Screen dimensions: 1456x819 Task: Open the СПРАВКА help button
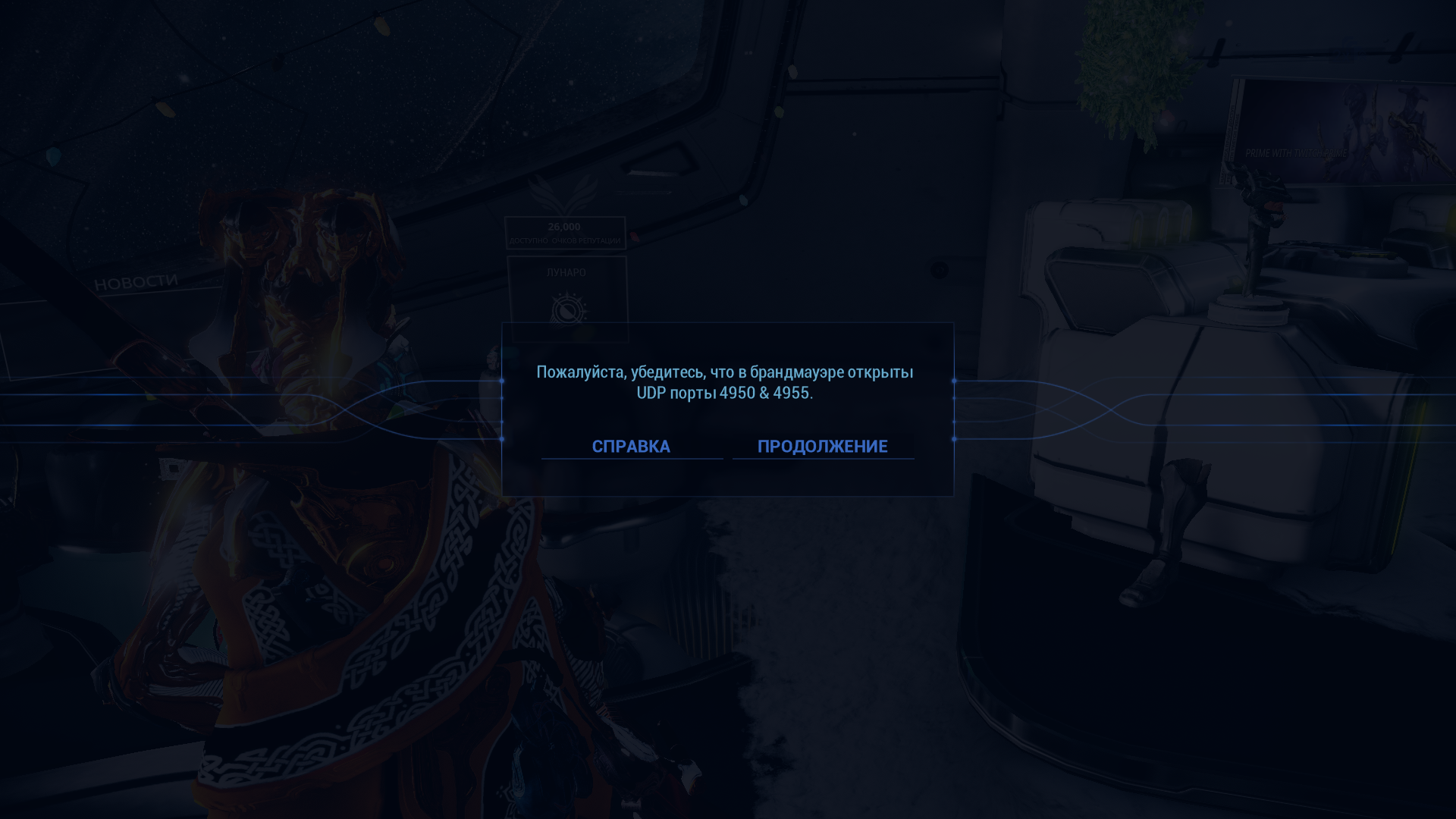point(631,446)
